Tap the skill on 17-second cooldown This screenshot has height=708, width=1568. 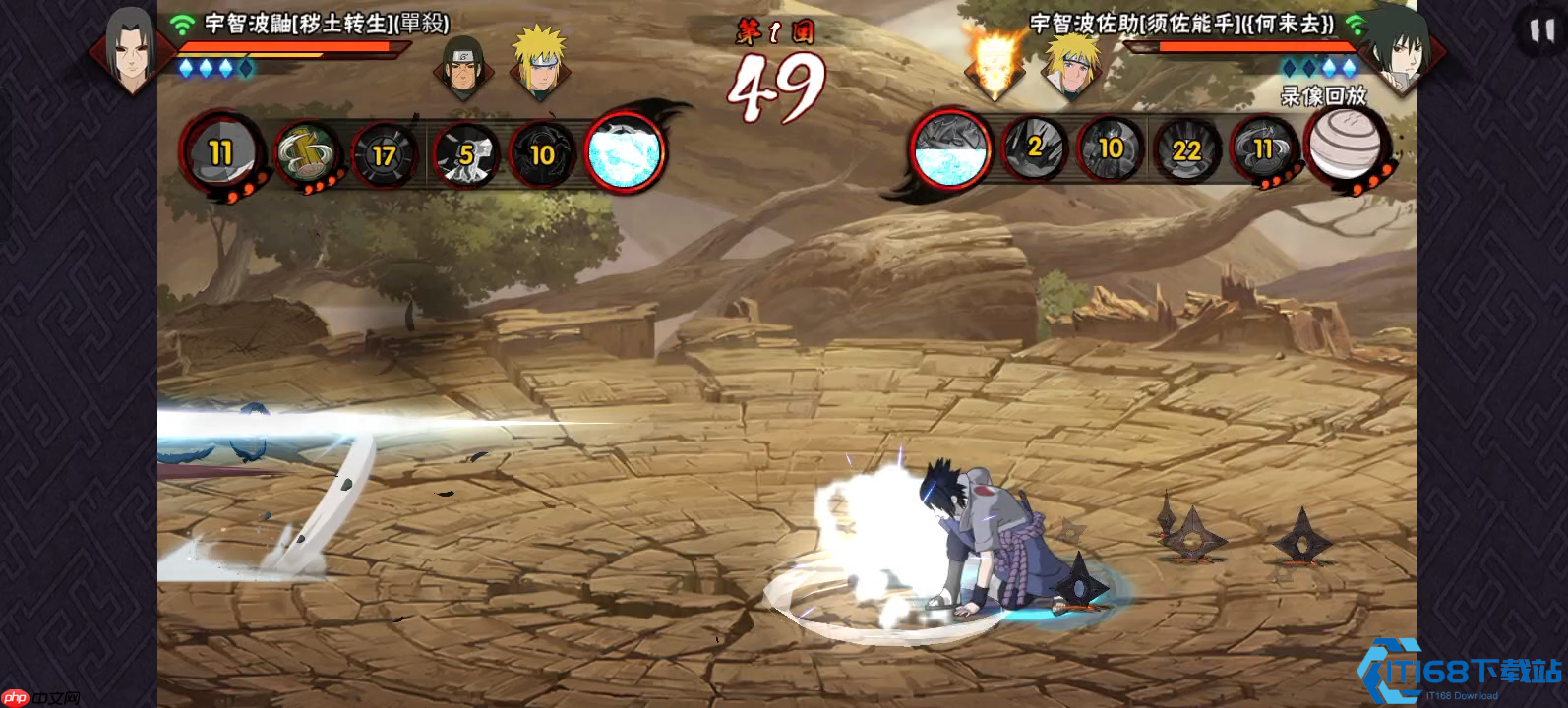point(383,154)
